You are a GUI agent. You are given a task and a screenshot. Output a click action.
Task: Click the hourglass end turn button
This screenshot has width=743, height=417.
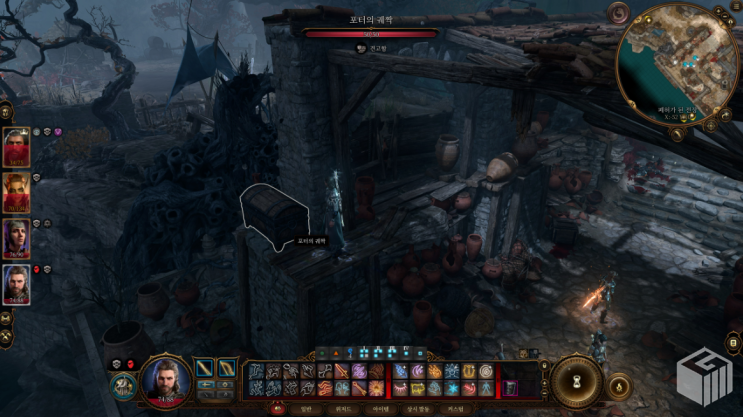point(576,381)
